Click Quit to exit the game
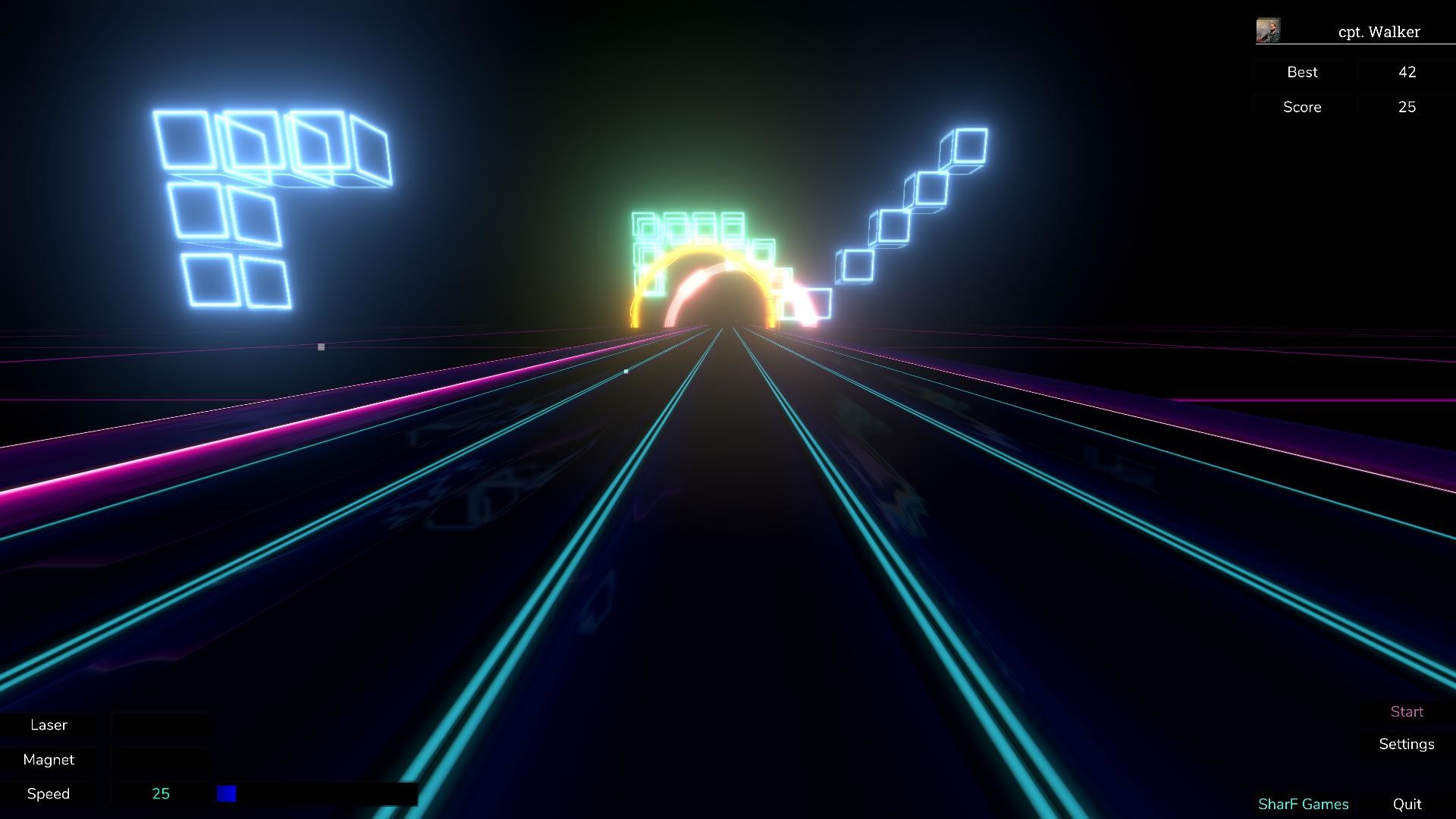1456x819 pixels. 1407,803
